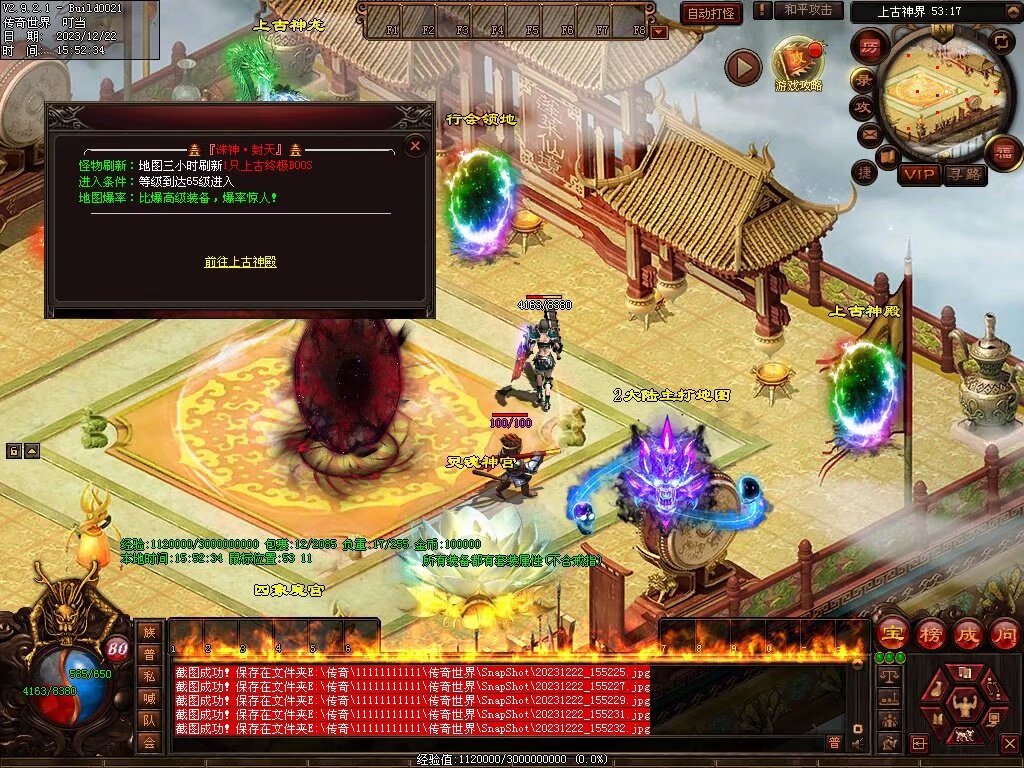This screenshot has width=1024, height=768.
Task: Open the trade scales icon
Action: 888,677
